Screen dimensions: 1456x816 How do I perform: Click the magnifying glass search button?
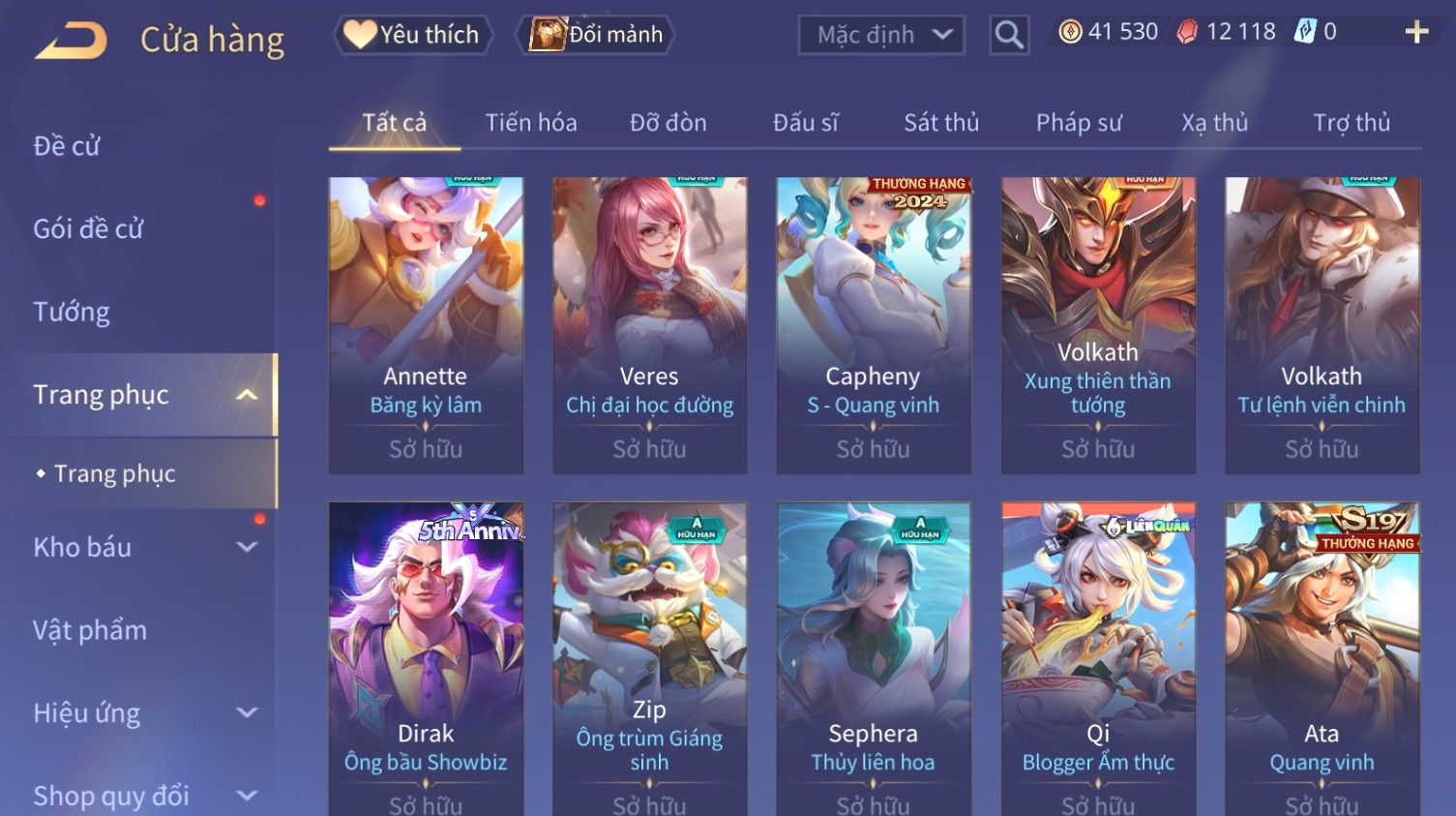(x=1009, y=36)
